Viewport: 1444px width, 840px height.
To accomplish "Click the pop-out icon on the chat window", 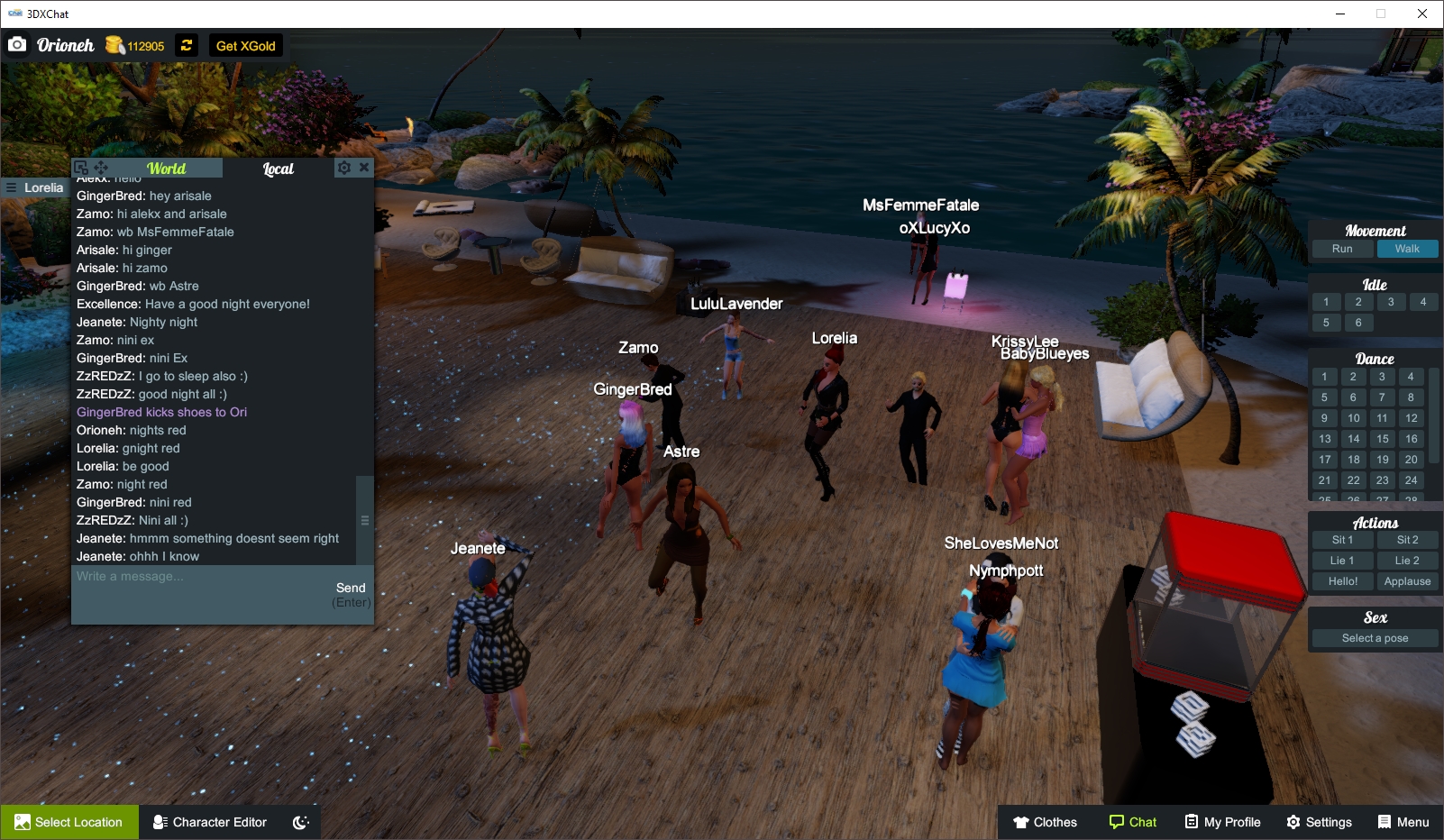I will coord(80,166).
